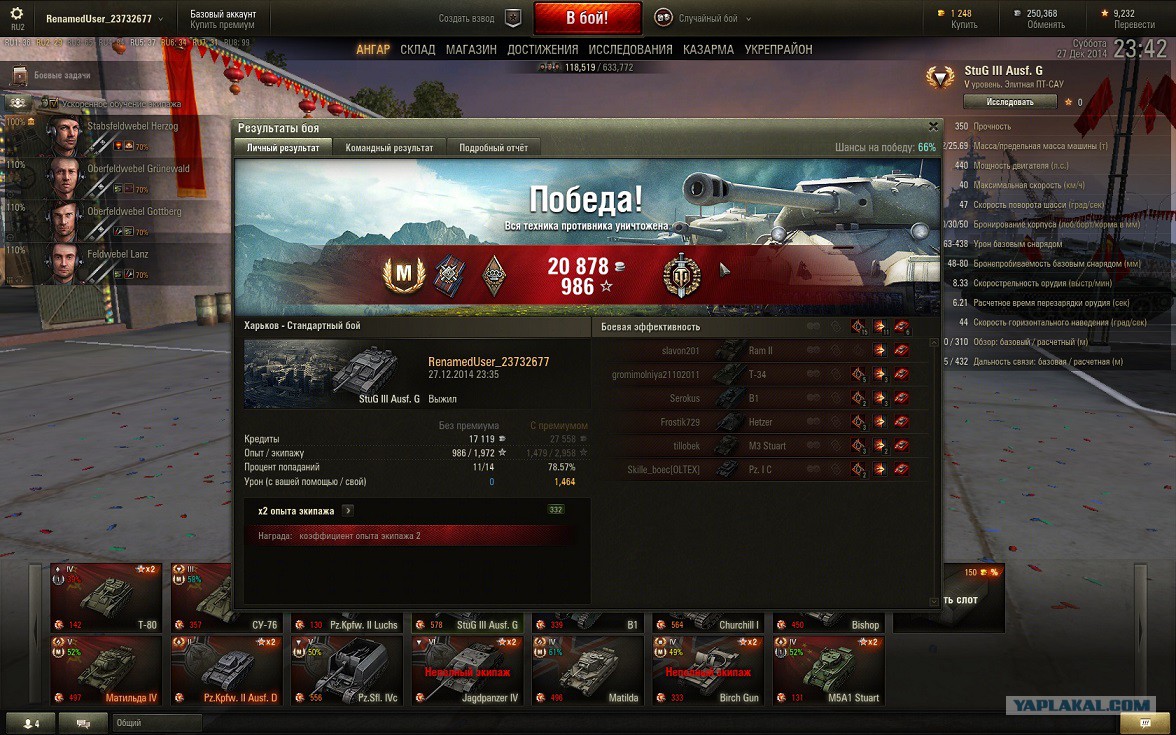Image resolution: width=1176 pixels, height=735 pixels.
Task: Open the 'КАЗАРМА' barracks menu
Action: [x=708, y=49]
